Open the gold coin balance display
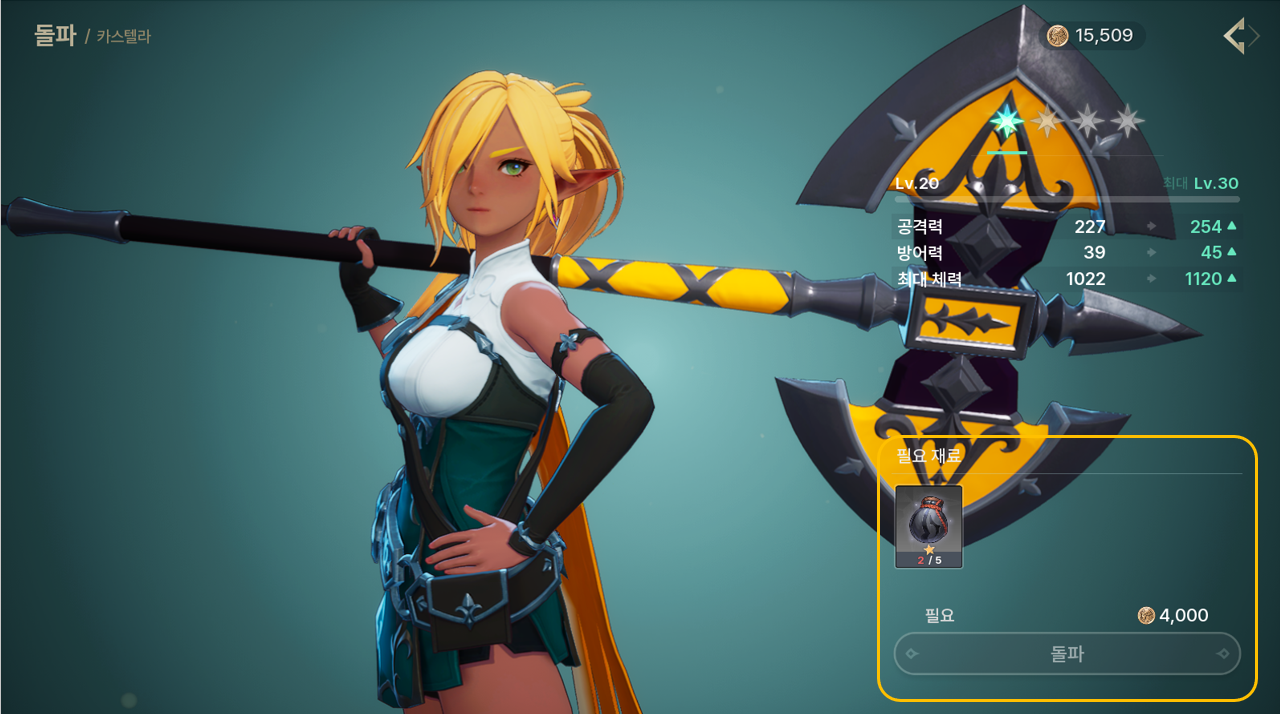This screenshot has width=1280, height=714. click(1092, 36)
